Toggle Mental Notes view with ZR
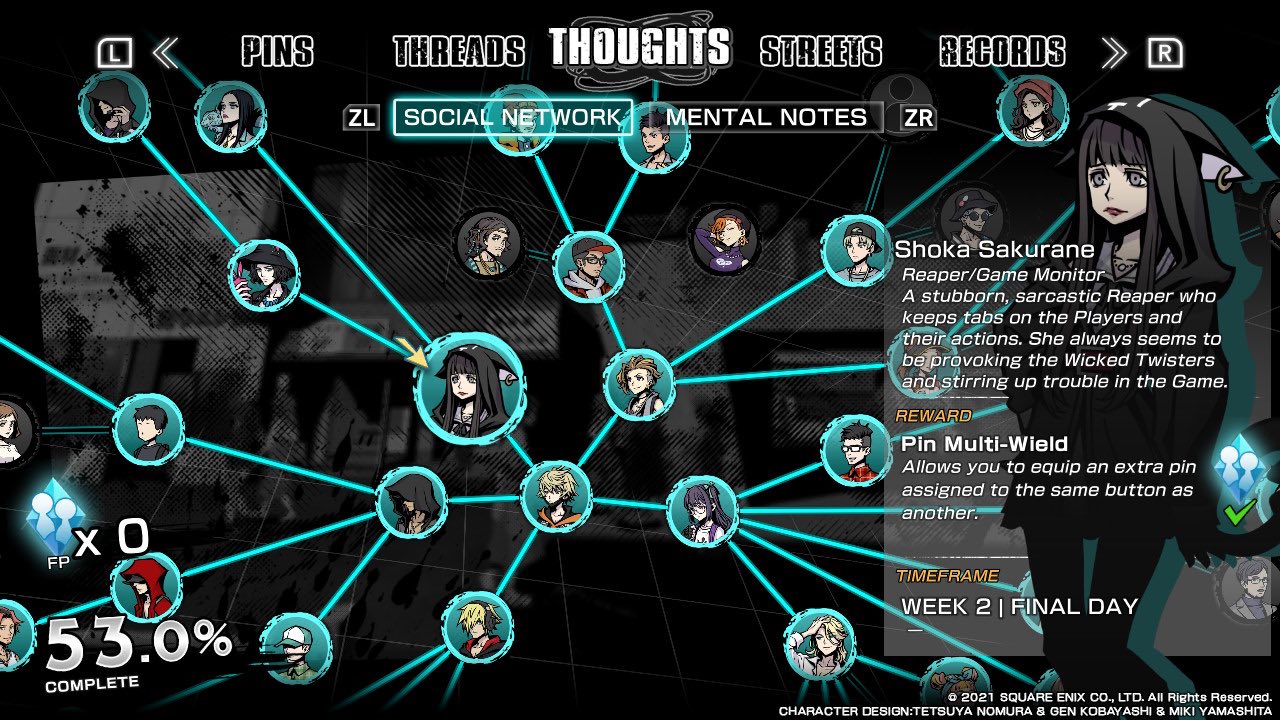Viewport: 1280px width, 720px height. pyautogui.click(x=915, y=117)
